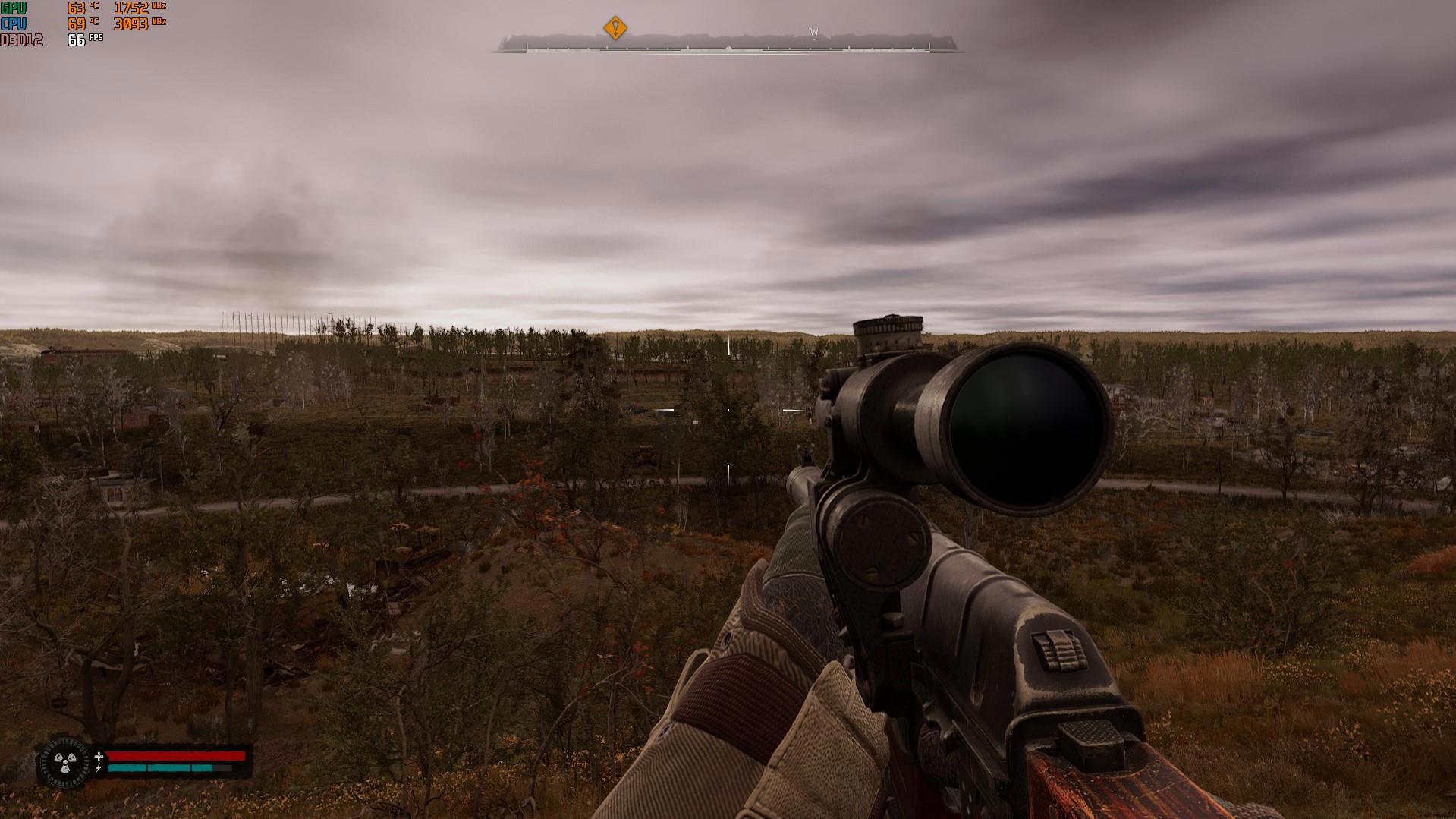Click the radiation trefoil indicator icon
1456x819 pixels.
(x=63, y=761)
